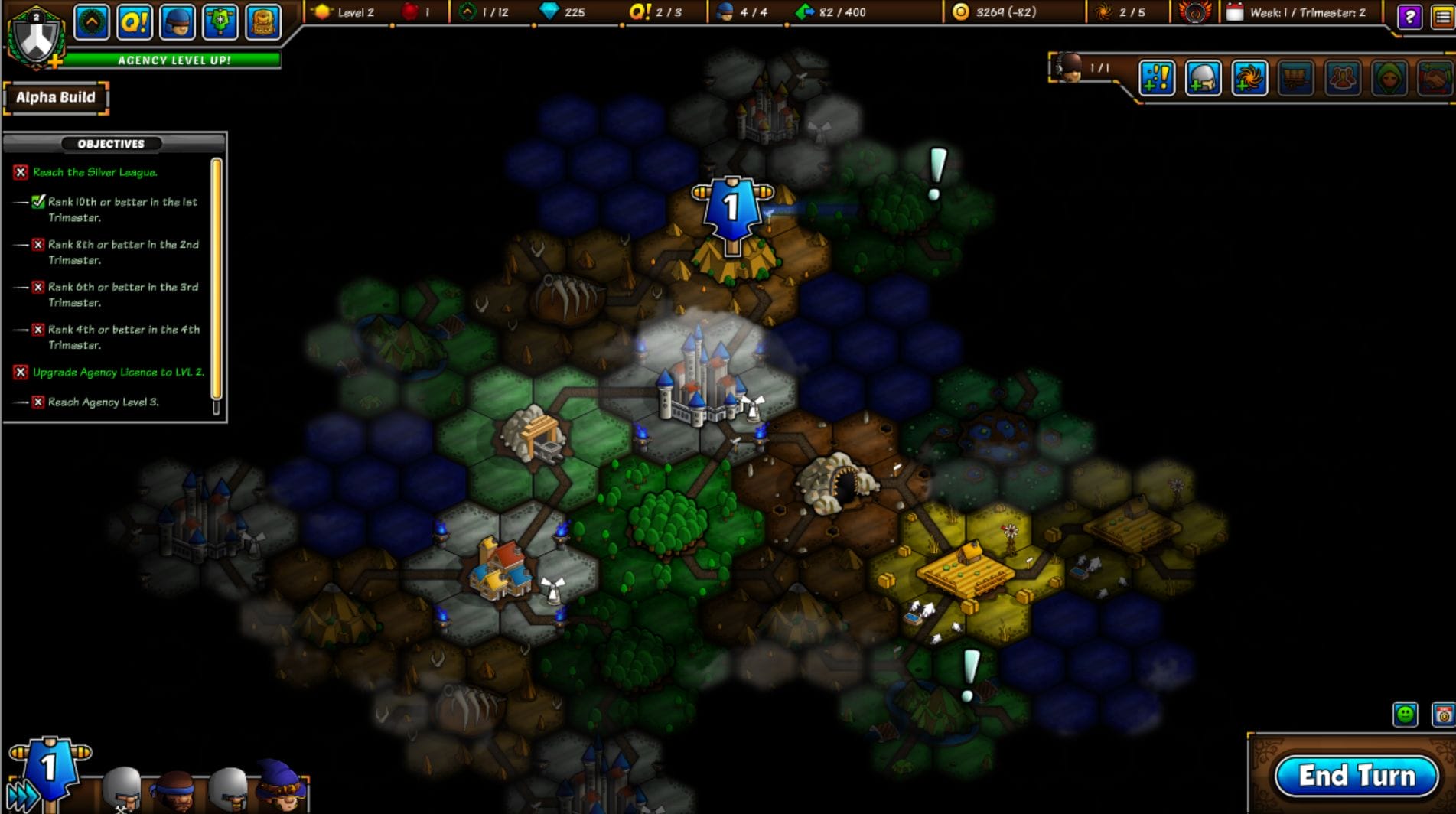Screen dimensions: 1456x814
Task: Click the Alpha Build label
Action: tap(55, 97)
